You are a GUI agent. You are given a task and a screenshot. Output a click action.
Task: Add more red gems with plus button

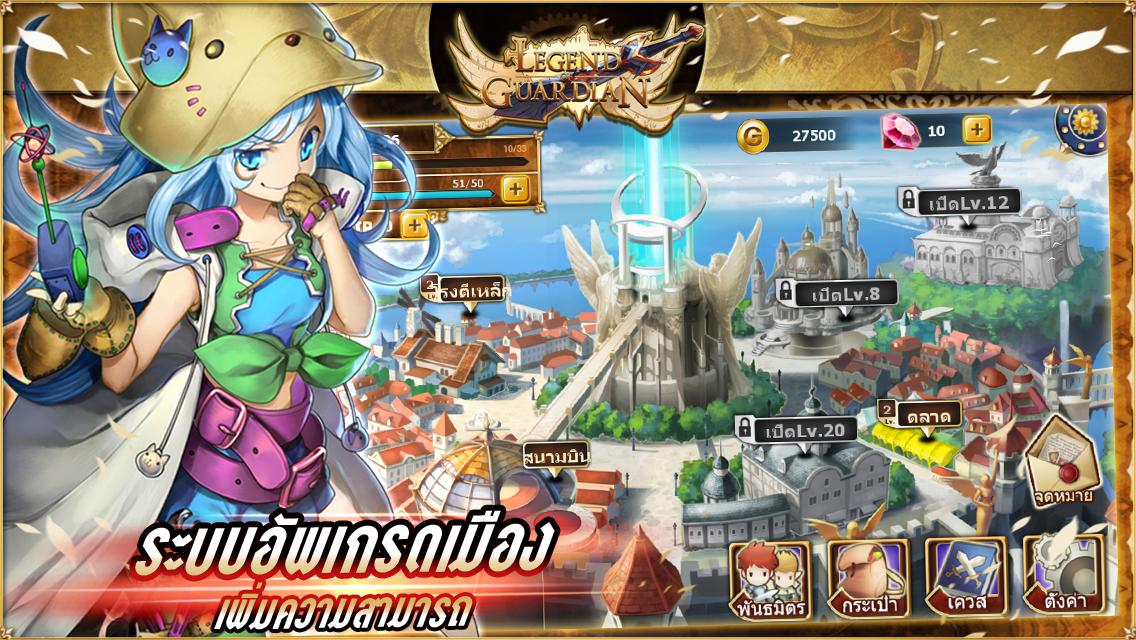point(977,129)
